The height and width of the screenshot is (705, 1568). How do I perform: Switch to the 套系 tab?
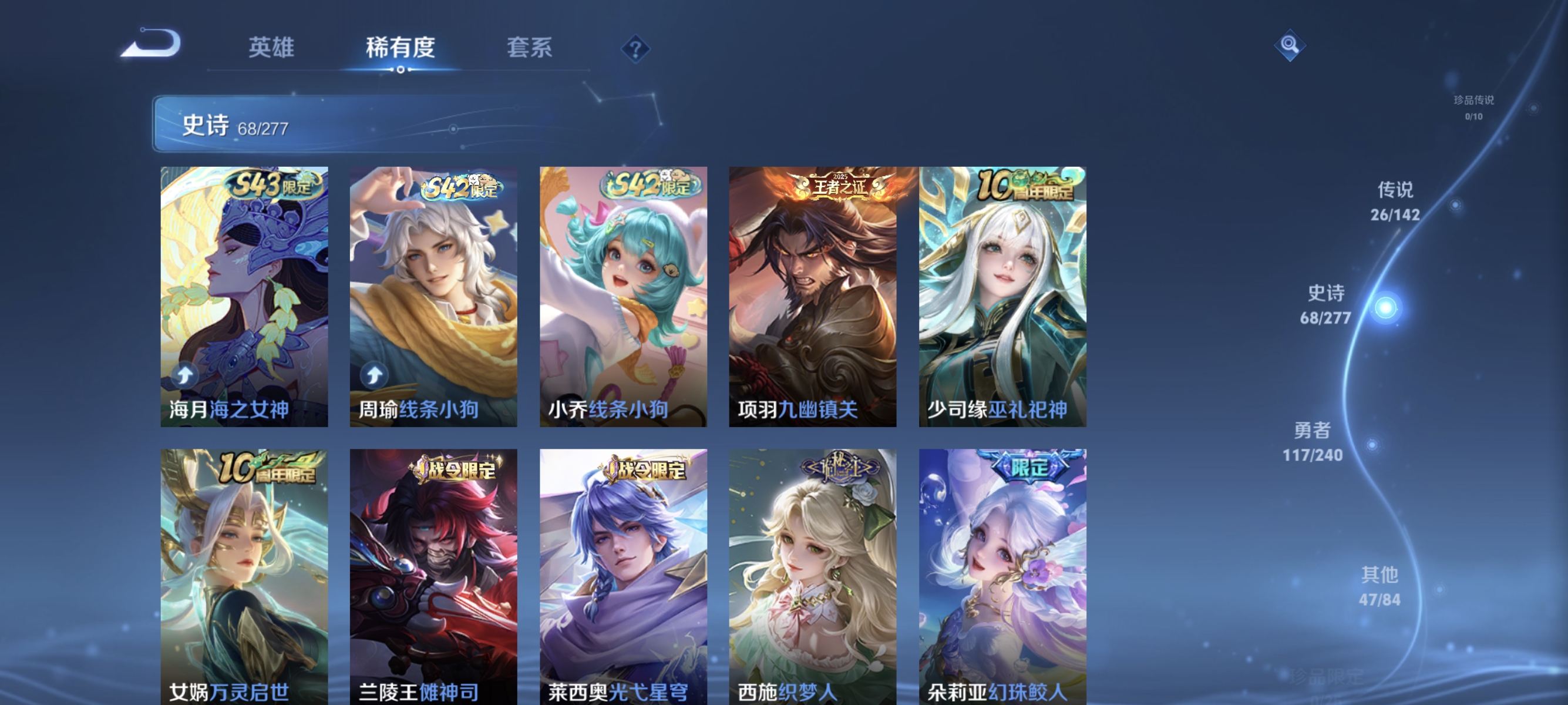(531, 49)
